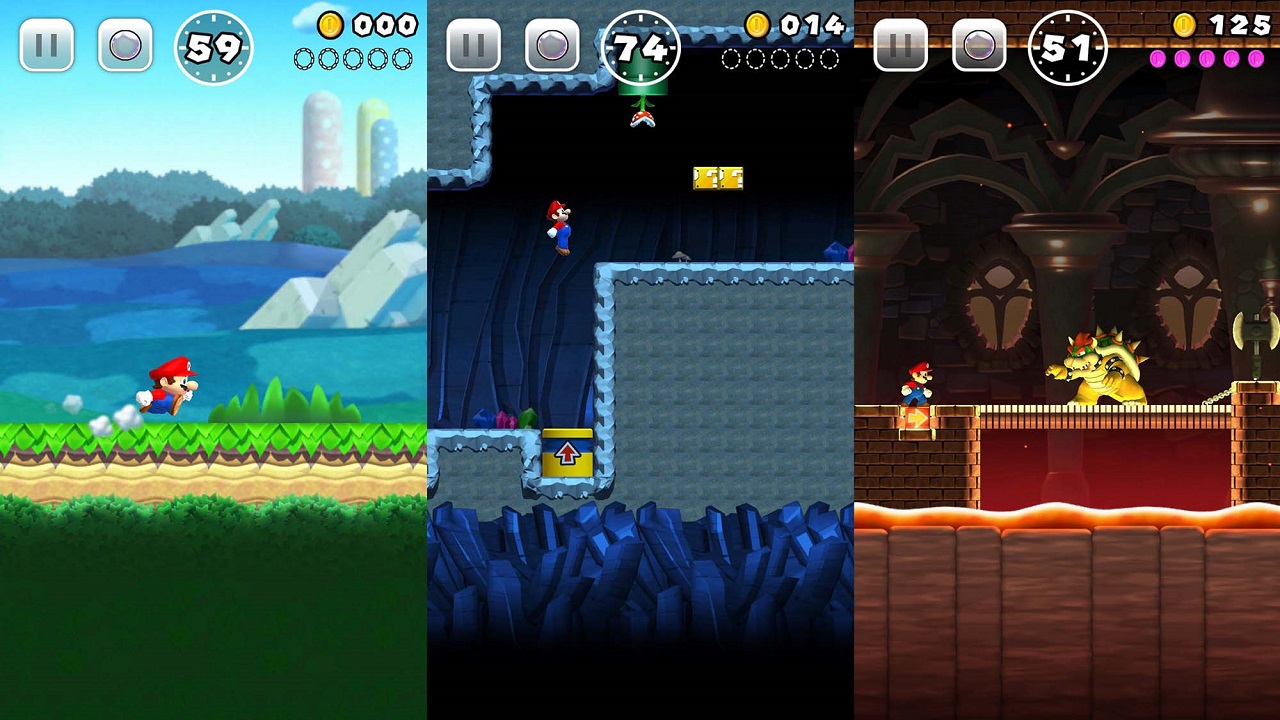Tap the pause icon in the cave level
This screenshot has width=1280, height=720.
pyautogui.click(x=473, y=45)
